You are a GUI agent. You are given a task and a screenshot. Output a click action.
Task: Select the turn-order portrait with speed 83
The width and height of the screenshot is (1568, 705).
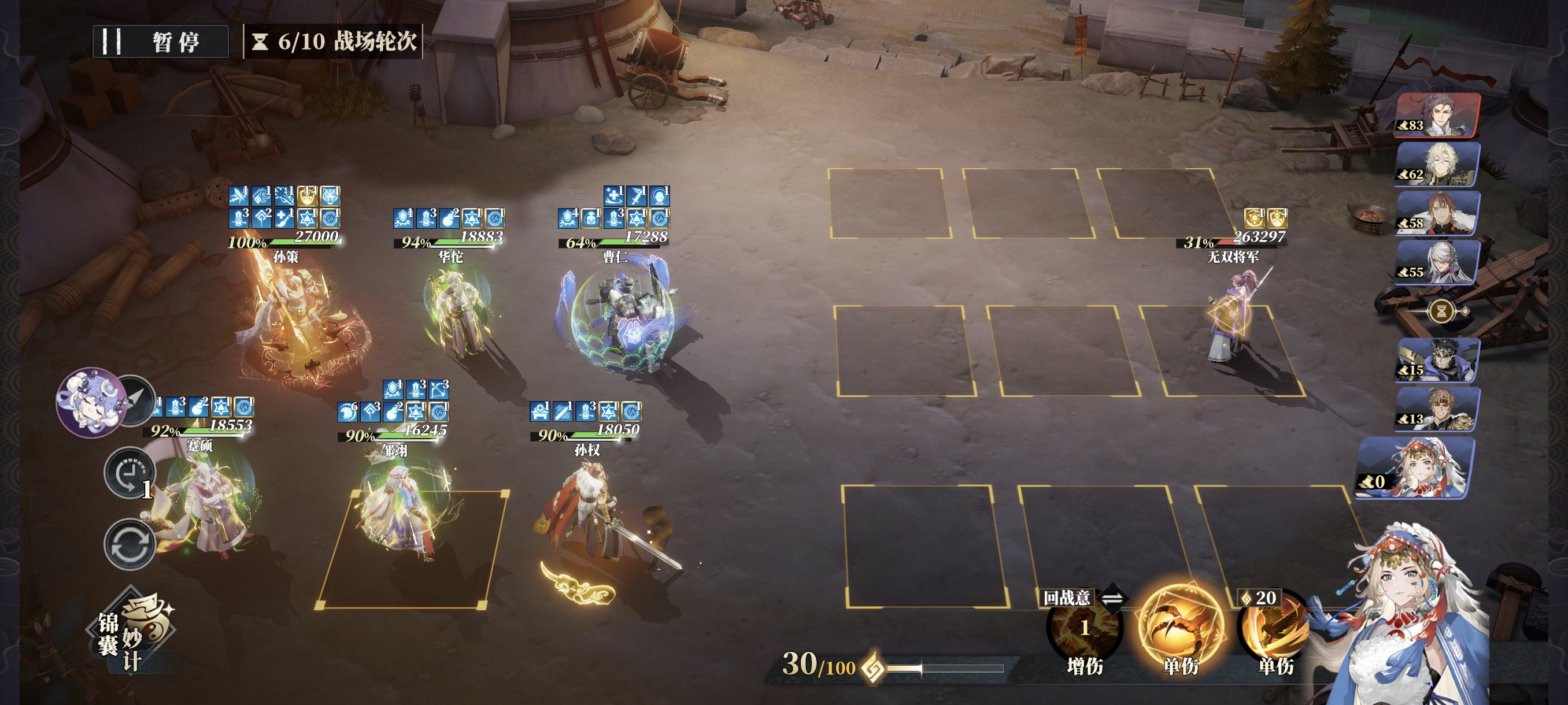(x=1438, y=115)
